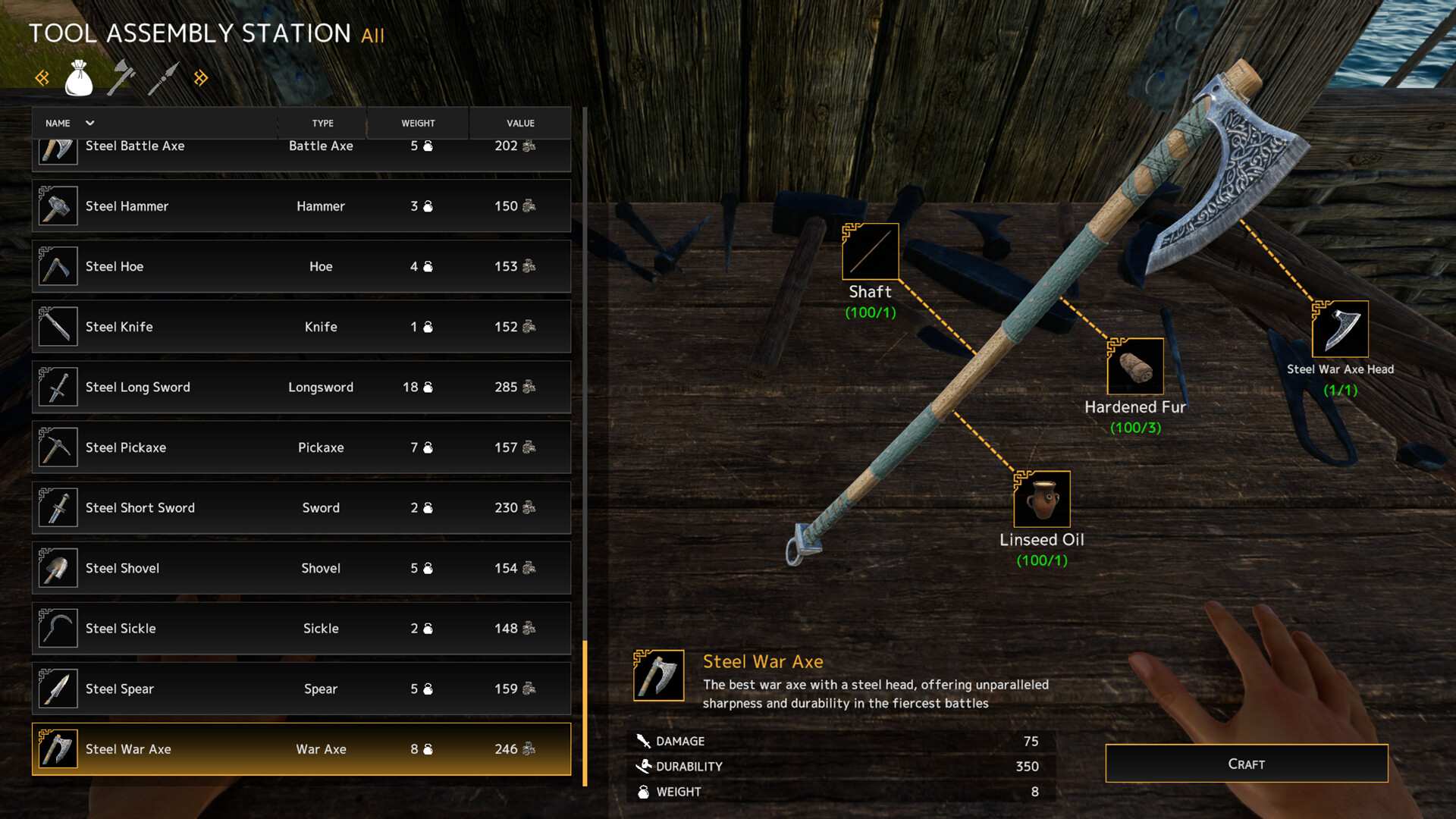
Task: Click the Shaft ingredient slot
Action: click(870, 252)
